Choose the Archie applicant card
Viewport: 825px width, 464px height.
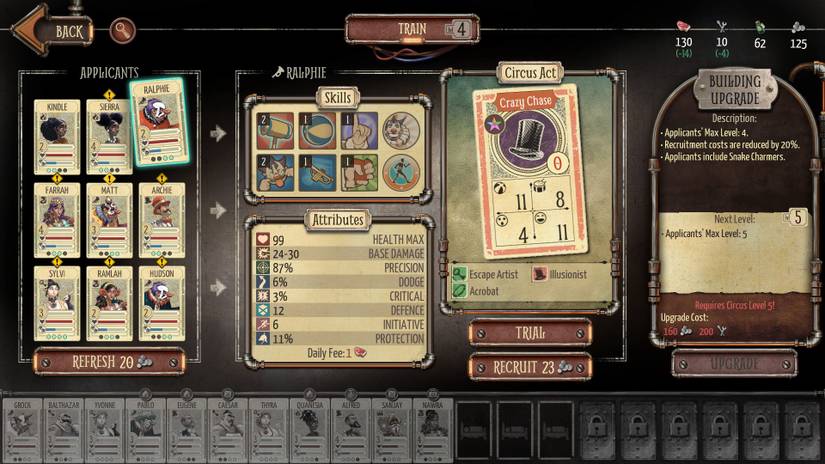click(160, 220)
